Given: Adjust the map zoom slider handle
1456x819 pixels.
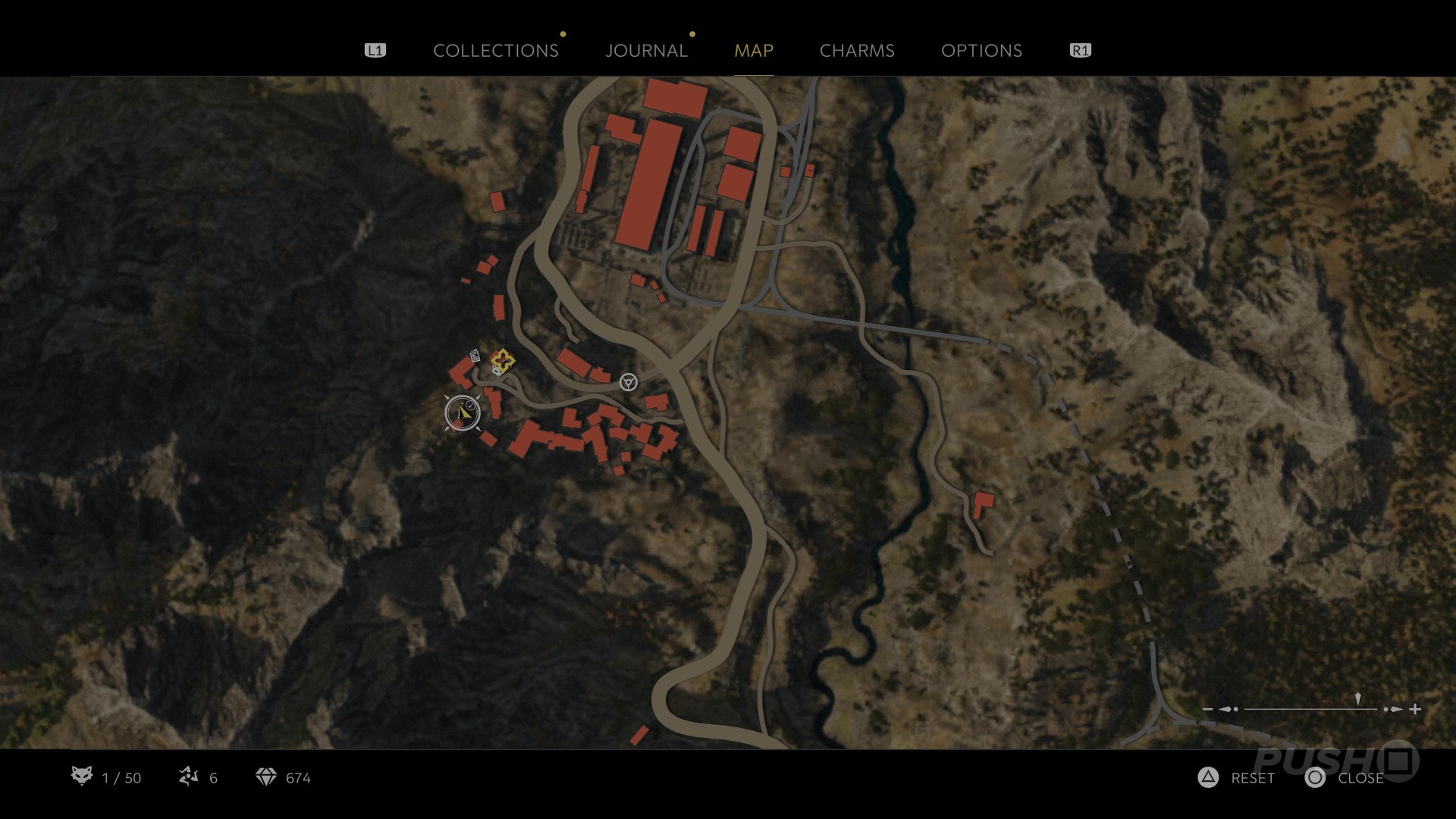Looking at the screenshot, I should 1357,700.
